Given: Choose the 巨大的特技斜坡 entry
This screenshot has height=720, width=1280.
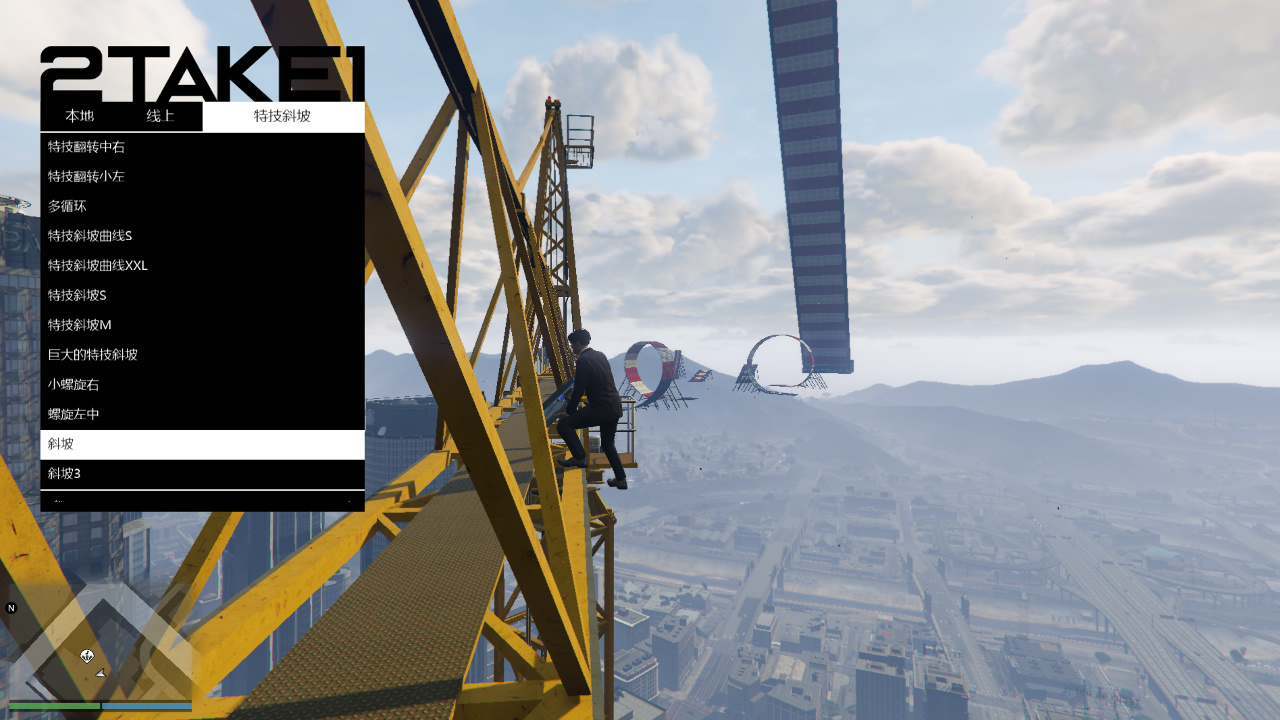Looking at the screenshot, I should 202,355.
